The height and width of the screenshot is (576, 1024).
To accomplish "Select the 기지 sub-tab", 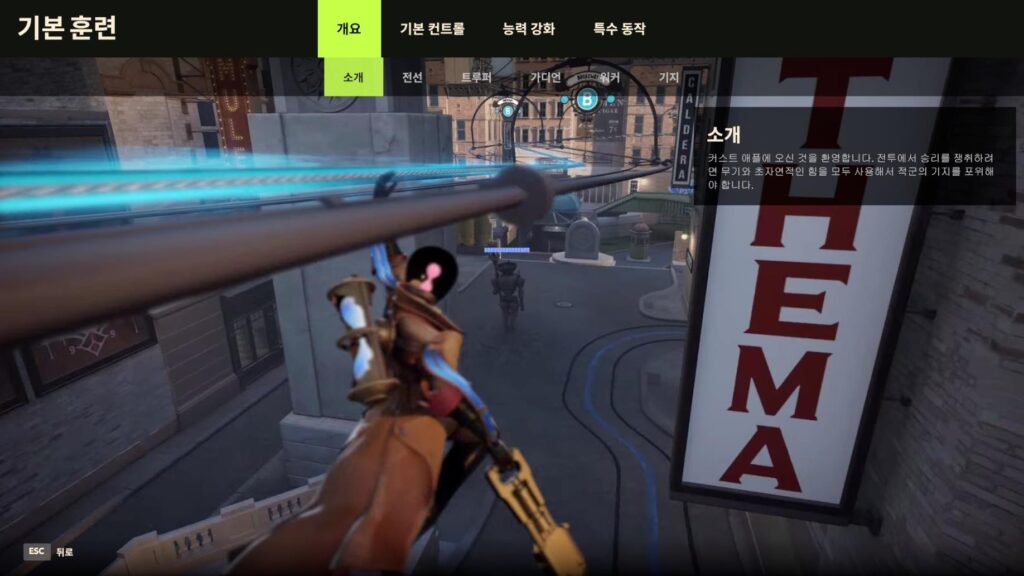I will [668, 77].
